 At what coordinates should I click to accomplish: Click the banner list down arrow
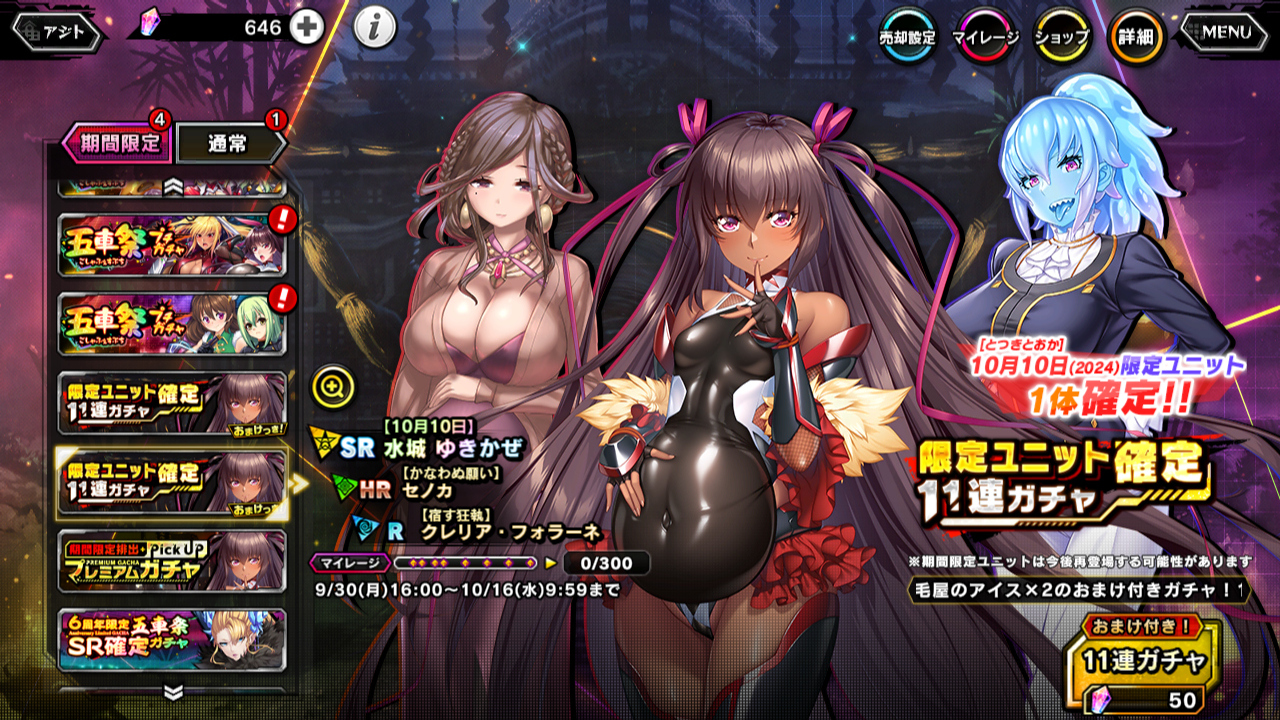click(x=173, y=692)
